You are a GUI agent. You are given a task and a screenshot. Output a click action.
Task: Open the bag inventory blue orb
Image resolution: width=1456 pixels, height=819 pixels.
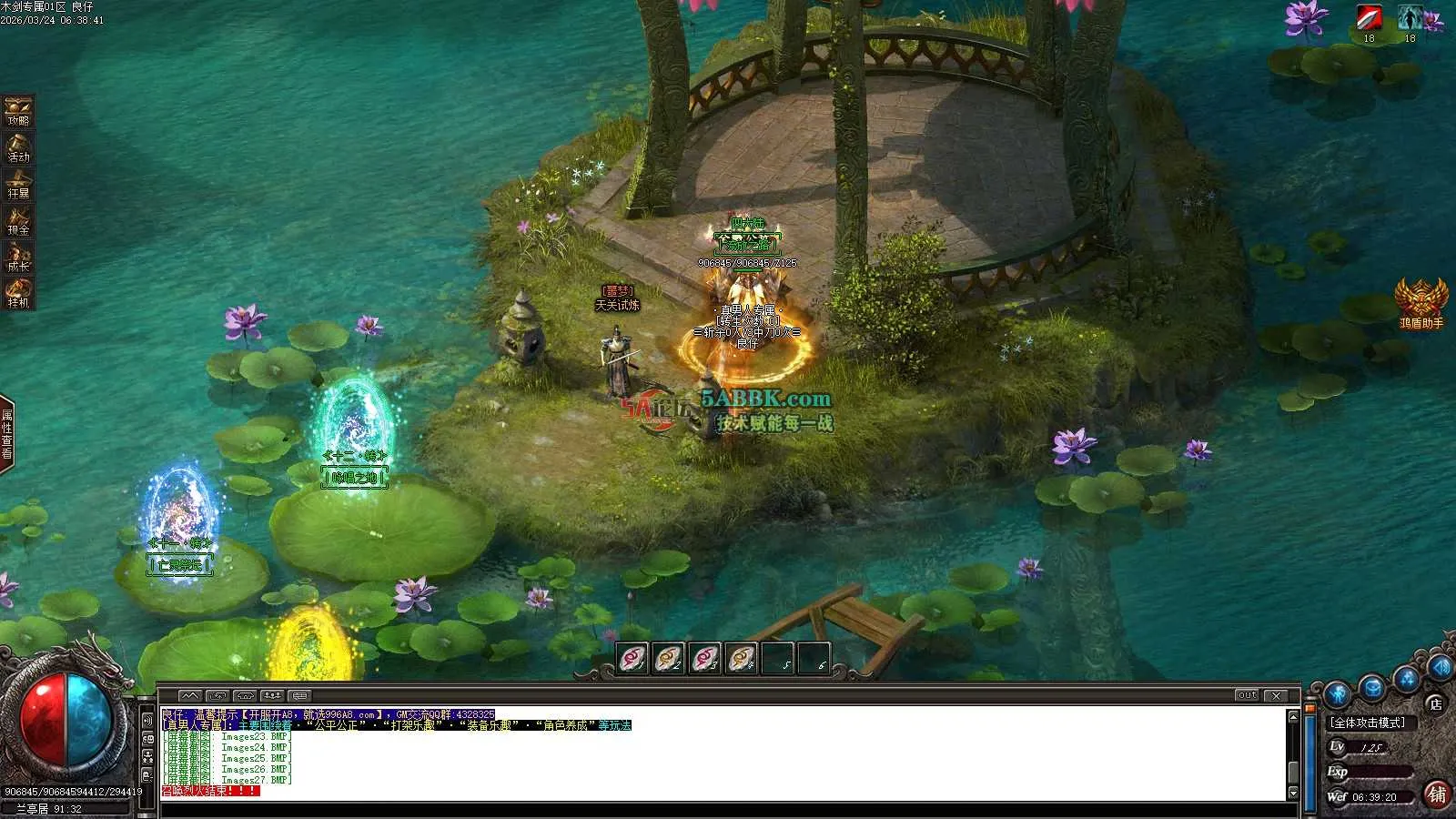coord(1372,687)
